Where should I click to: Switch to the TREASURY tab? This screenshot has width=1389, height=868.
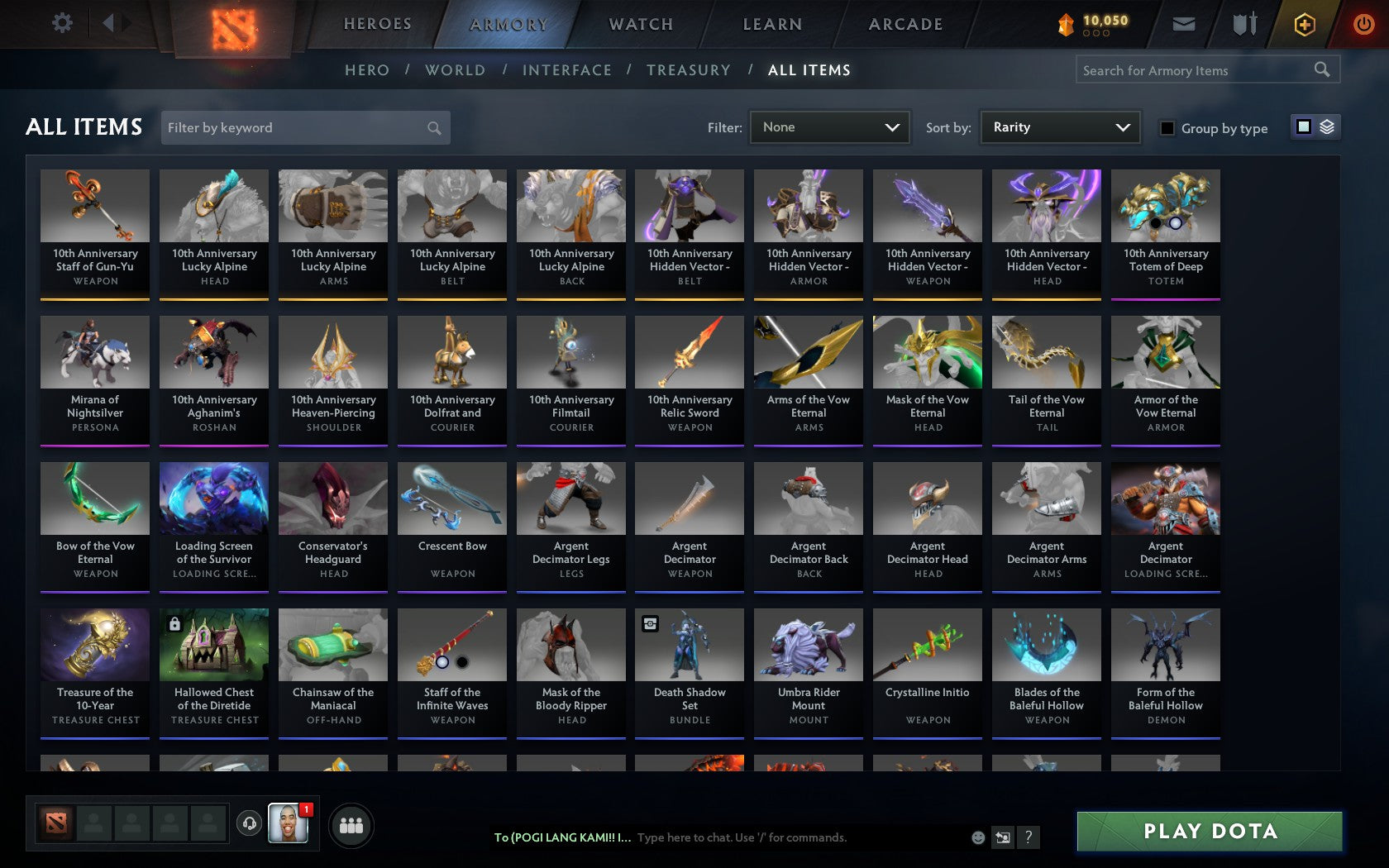pos(689,70)
